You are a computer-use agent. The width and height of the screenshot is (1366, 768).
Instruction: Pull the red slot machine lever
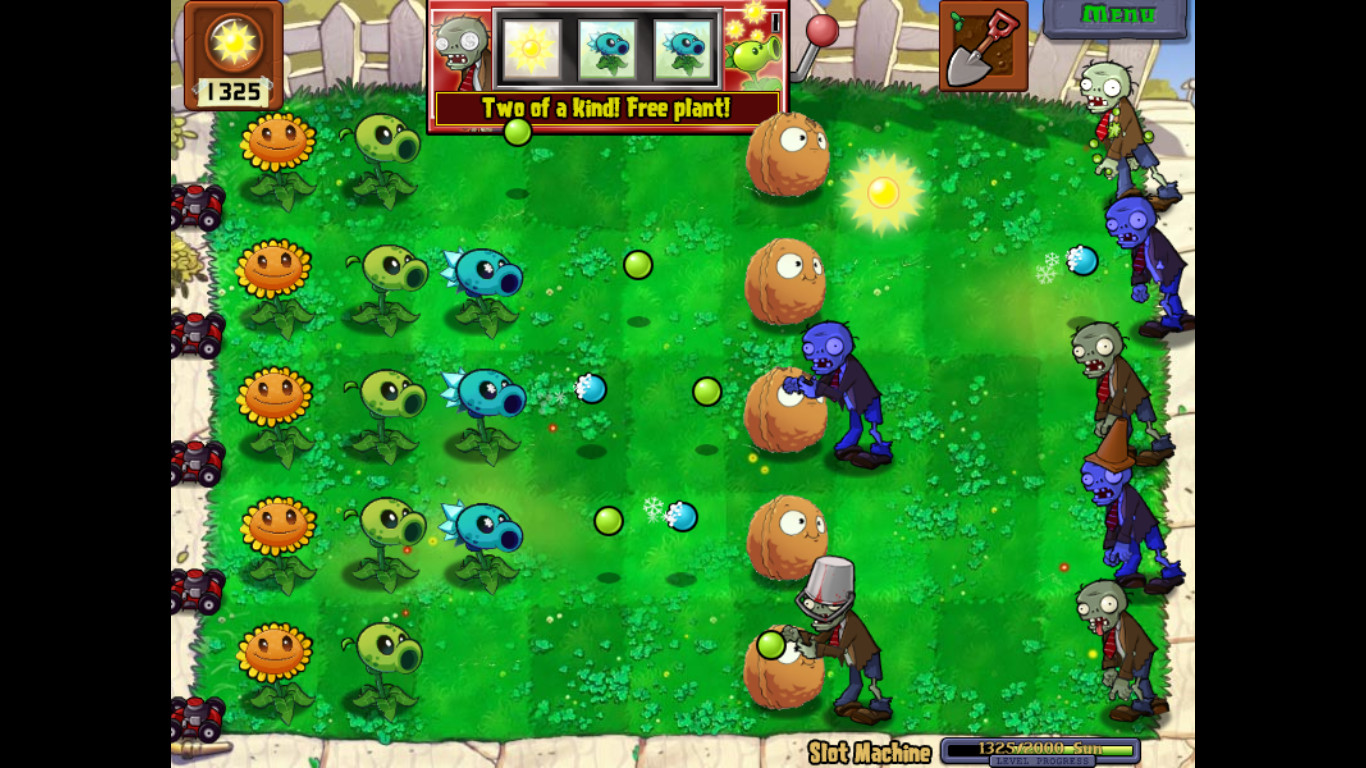[x=822, y=32]
